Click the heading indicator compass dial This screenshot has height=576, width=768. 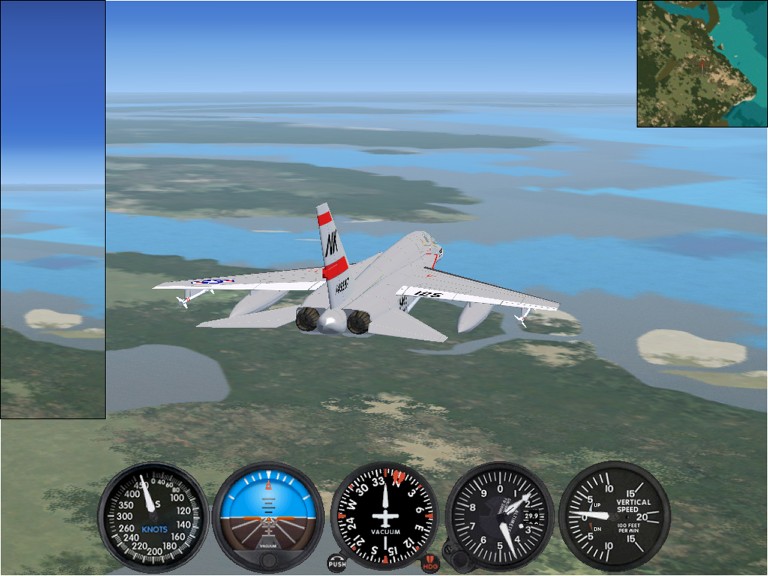[384, 516]
